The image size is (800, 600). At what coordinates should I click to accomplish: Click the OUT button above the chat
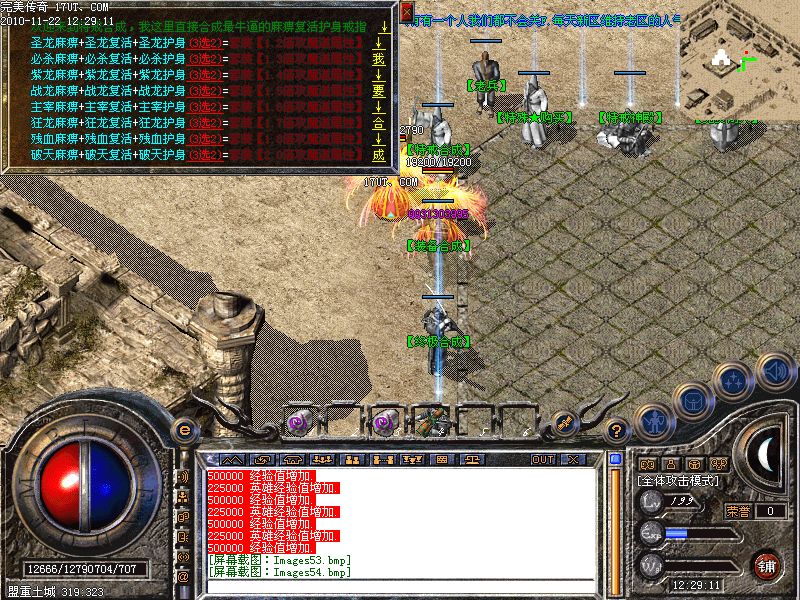pos(543,459)
